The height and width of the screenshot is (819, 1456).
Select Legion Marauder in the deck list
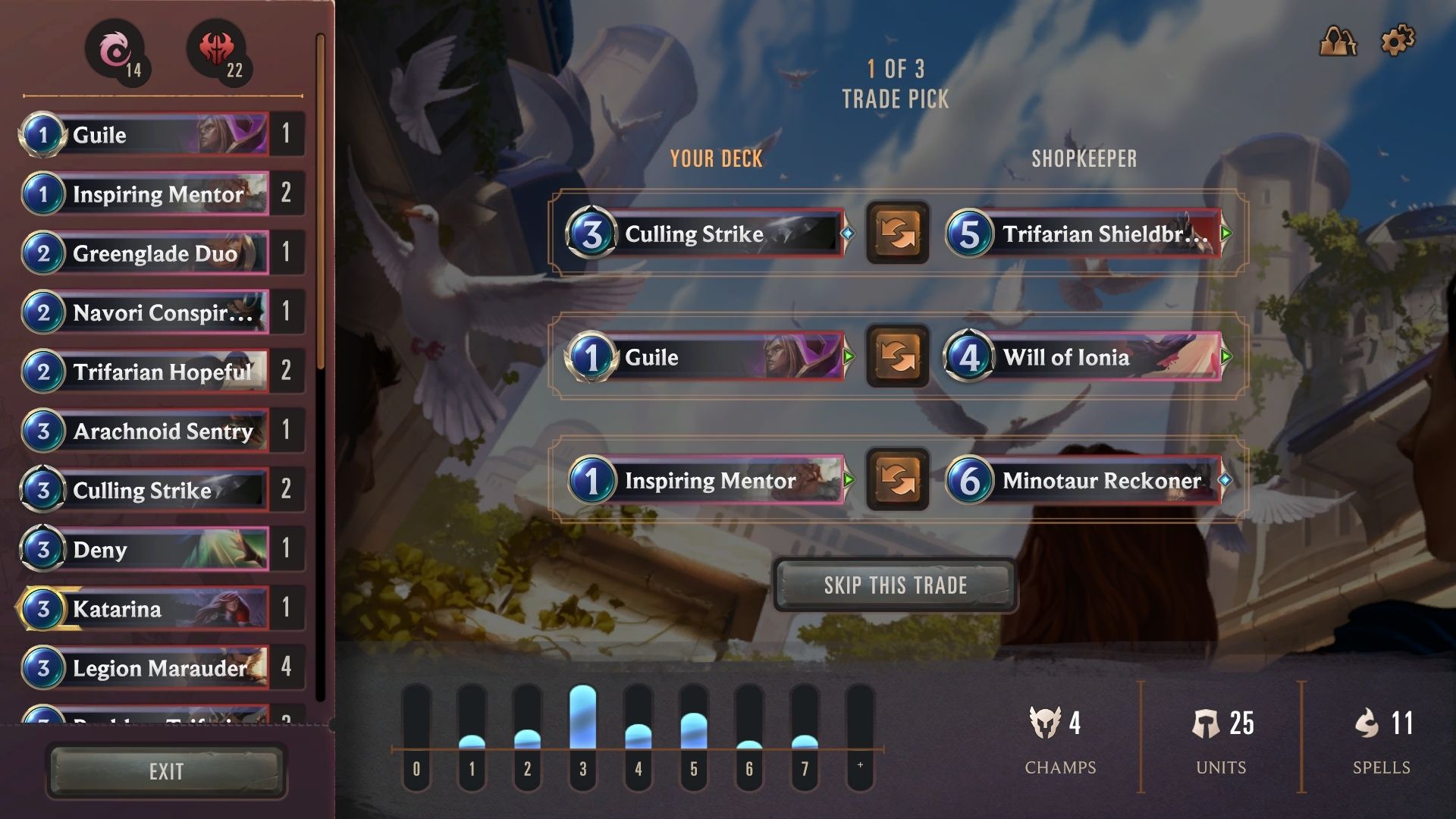[144, 667]
